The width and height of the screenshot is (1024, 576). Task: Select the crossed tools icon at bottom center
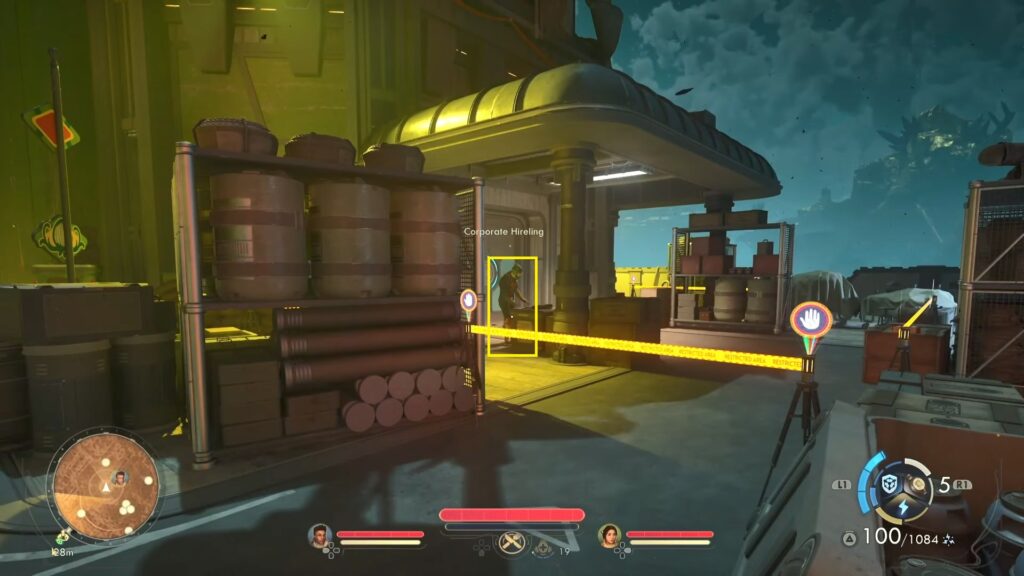point(512,543)
